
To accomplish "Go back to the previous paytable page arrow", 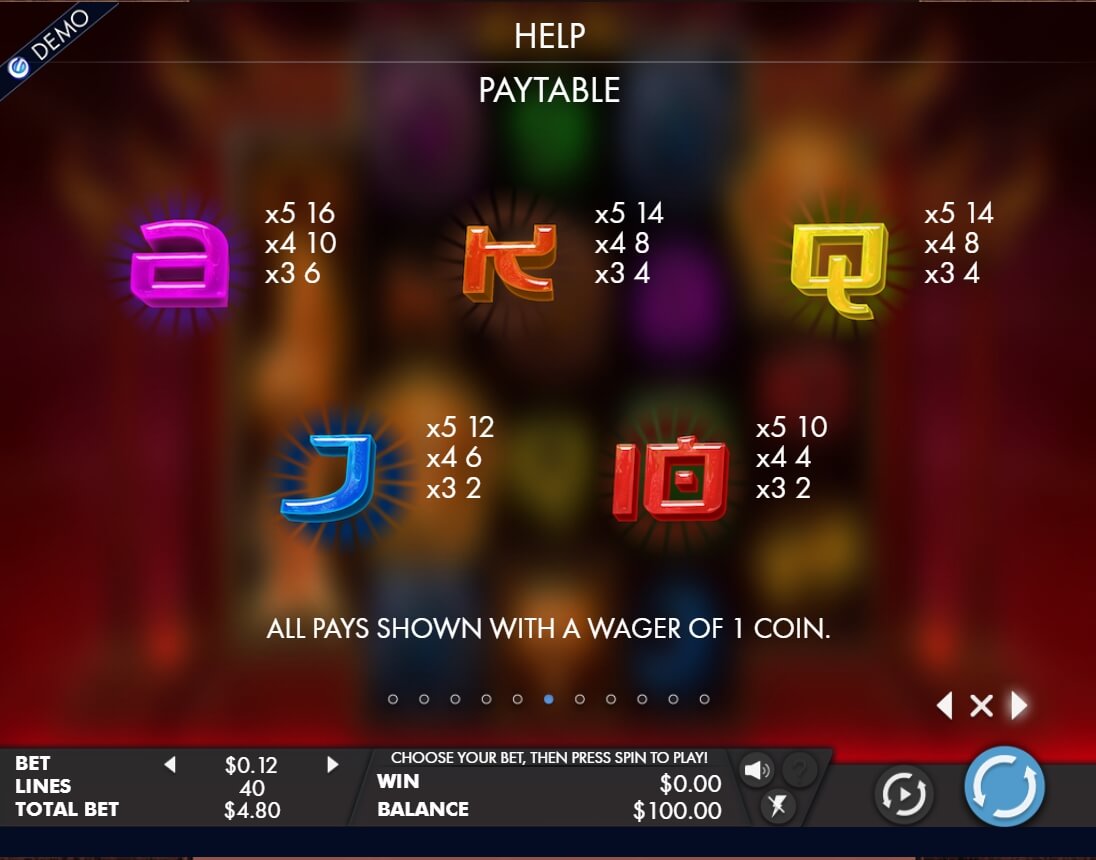I will pyautogui.click(x=944, y=706).
